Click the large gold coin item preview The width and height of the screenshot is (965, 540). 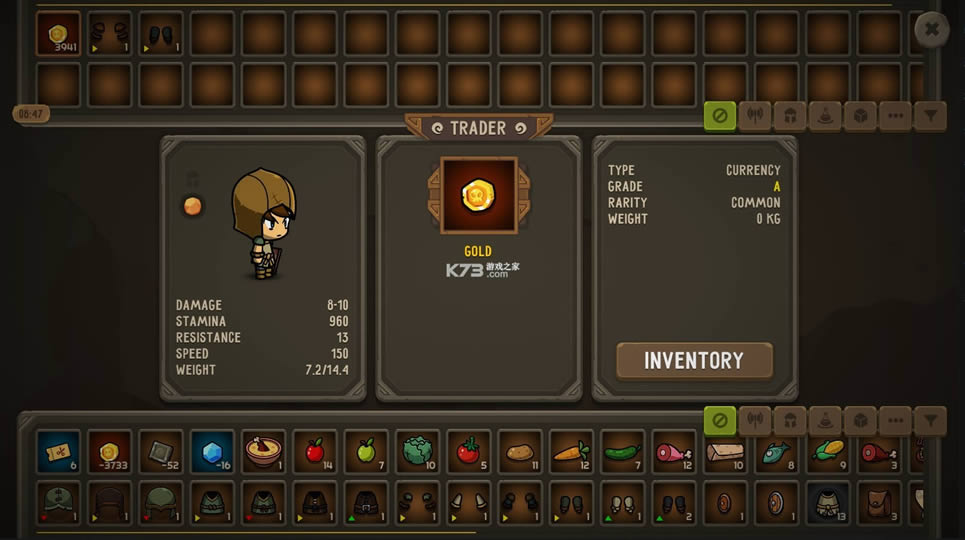coord(478,195)
